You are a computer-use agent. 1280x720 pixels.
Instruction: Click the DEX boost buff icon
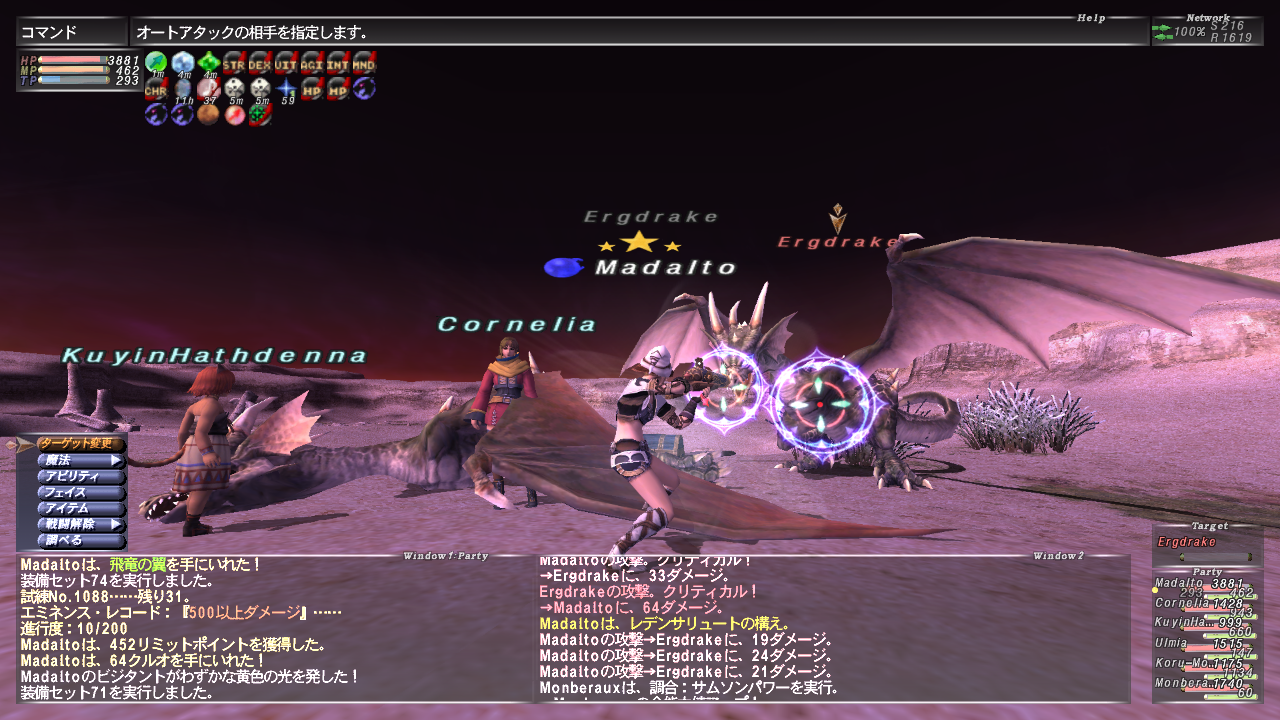click(258, 64)
